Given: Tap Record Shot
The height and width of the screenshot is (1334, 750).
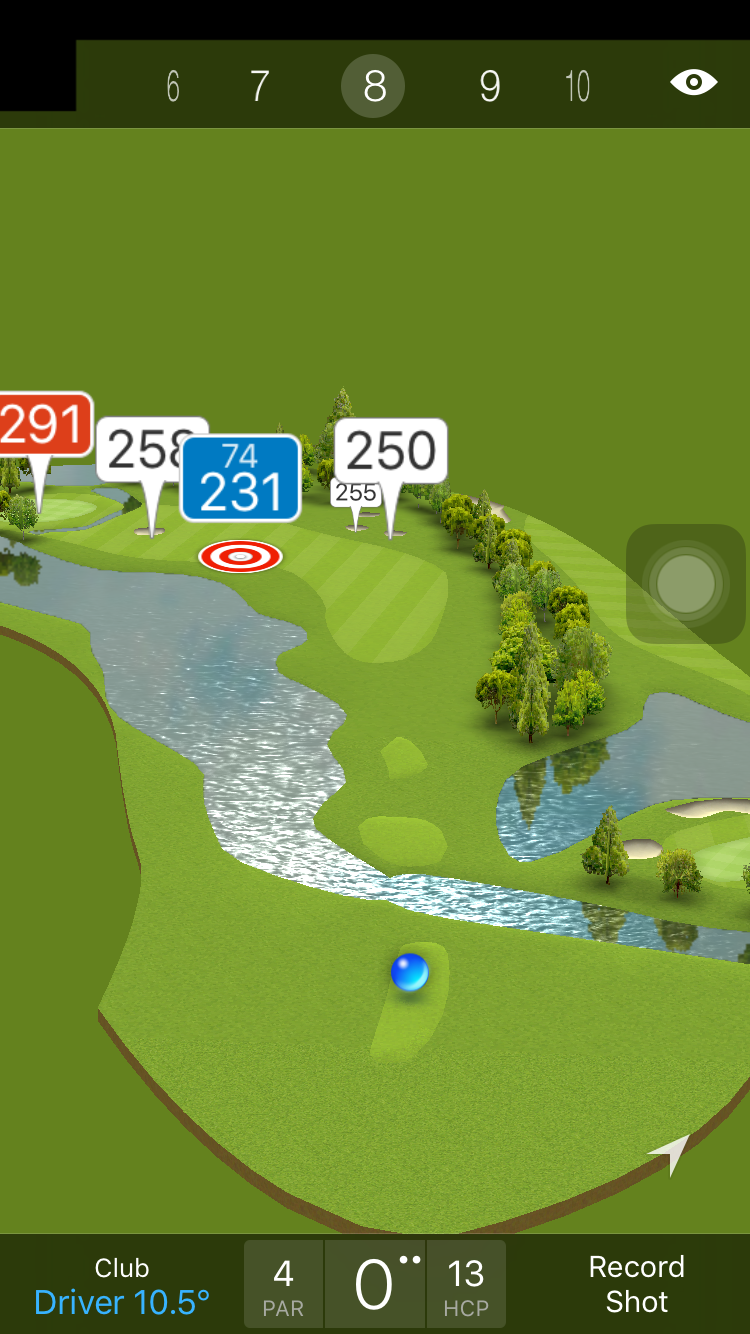Looking at the screenshot, I should [636, 1284].
